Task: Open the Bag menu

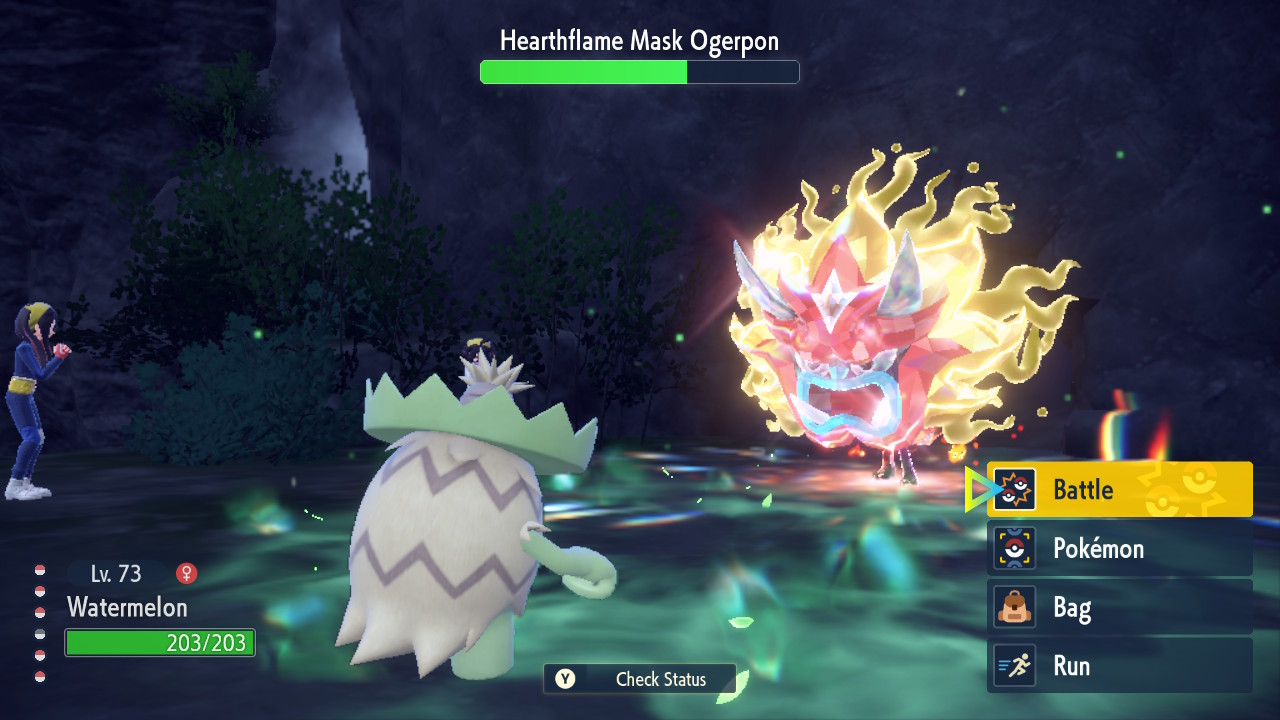Action: click(1119, 607)
